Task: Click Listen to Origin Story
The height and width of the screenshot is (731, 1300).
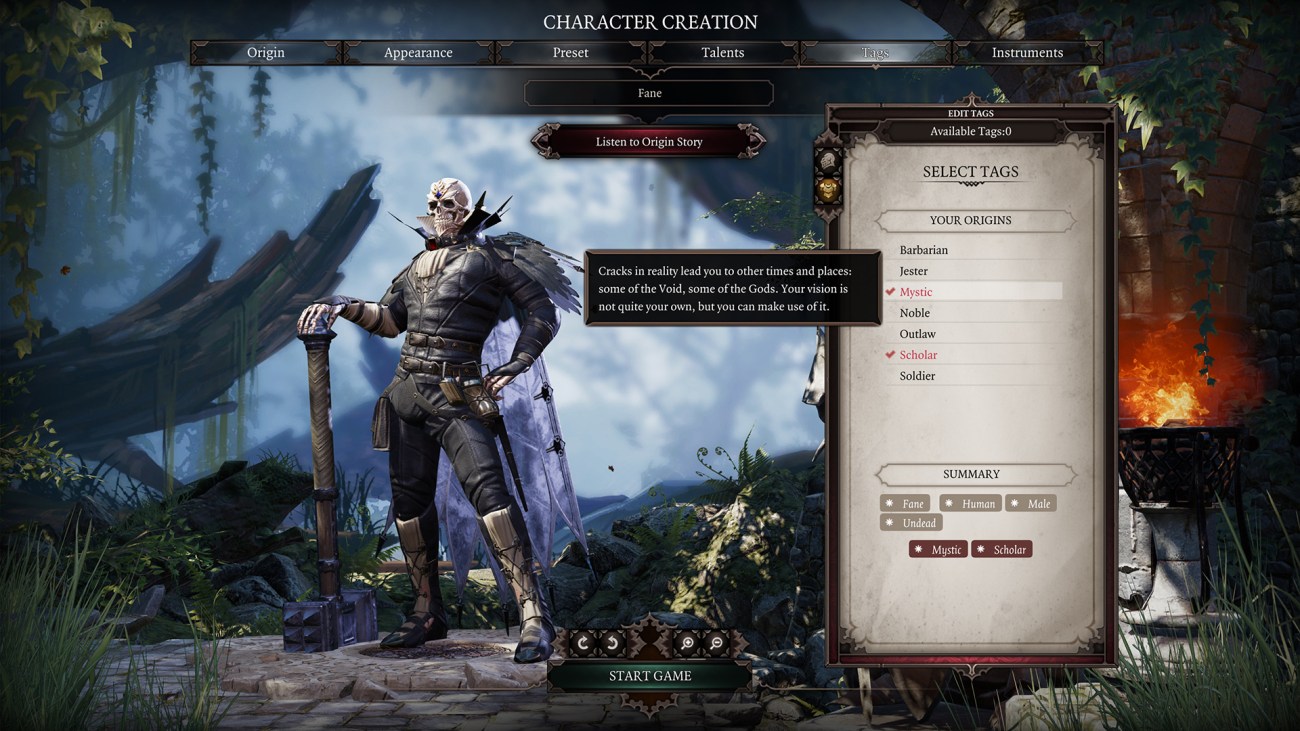Action: pyautogui.click(x=650, y=141)
